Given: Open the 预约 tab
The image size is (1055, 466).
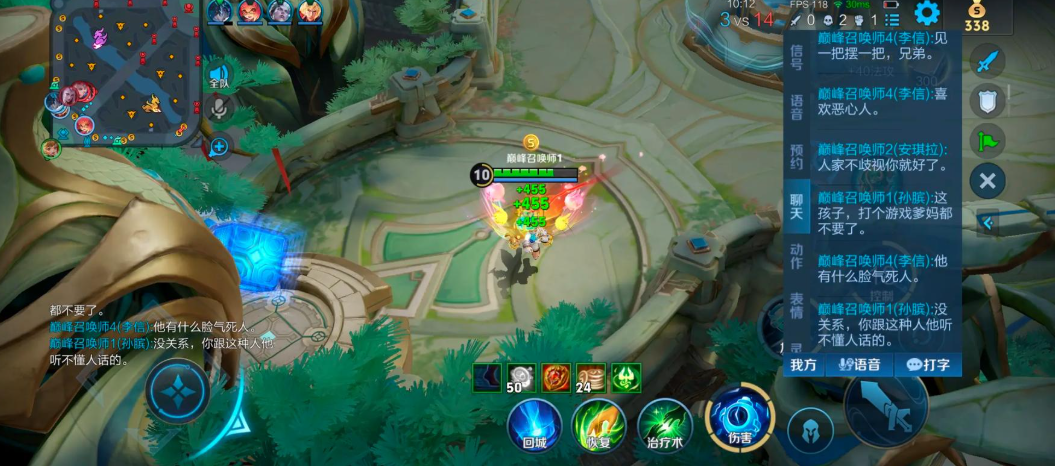Looking at the screenshot, I should click(796, 157).
